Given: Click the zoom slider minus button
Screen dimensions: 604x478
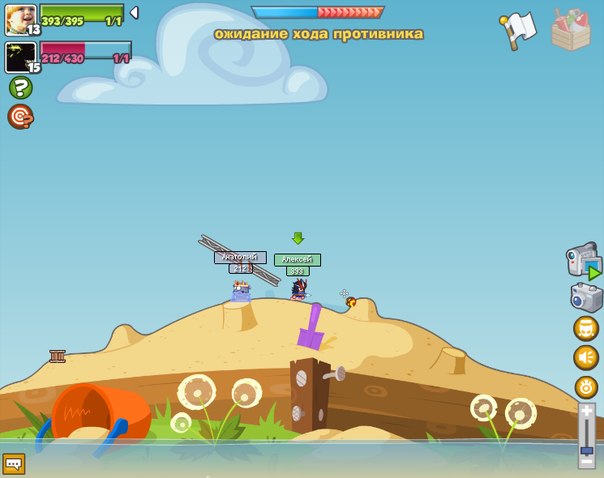Looking at the screenshot, I should (587, 460).
